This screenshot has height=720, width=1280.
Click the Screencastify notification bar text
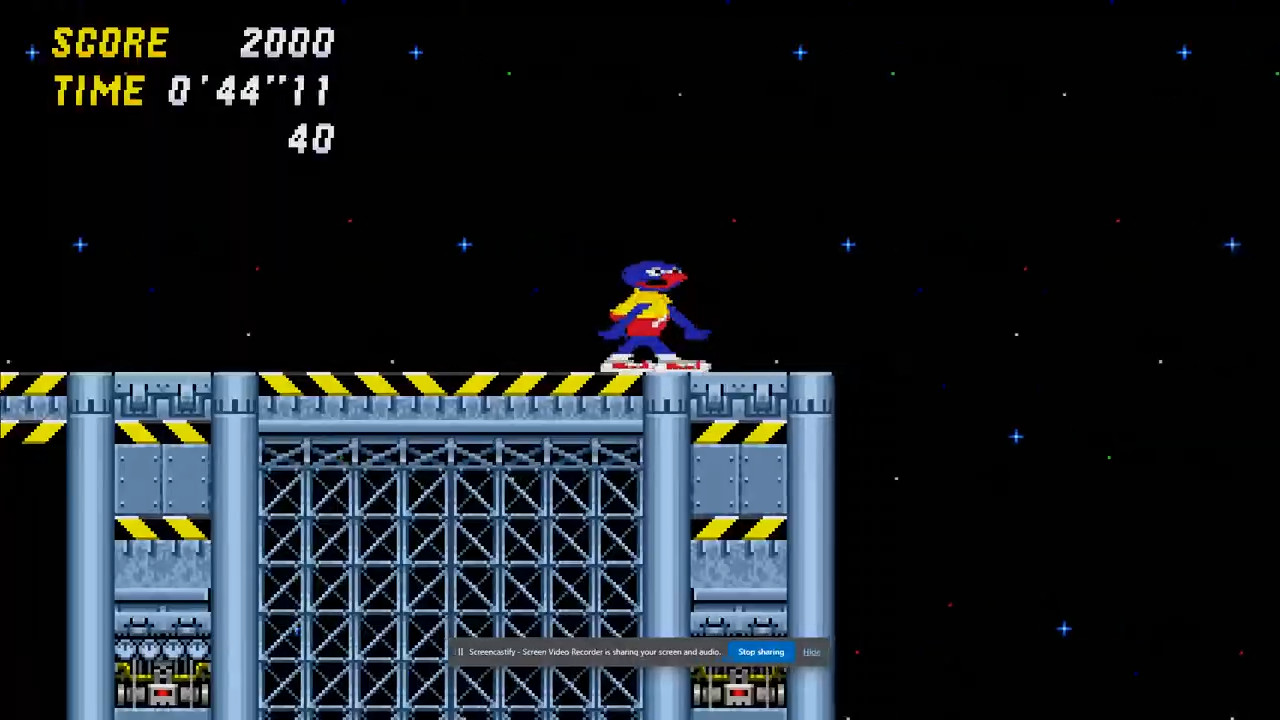(594, 652)
